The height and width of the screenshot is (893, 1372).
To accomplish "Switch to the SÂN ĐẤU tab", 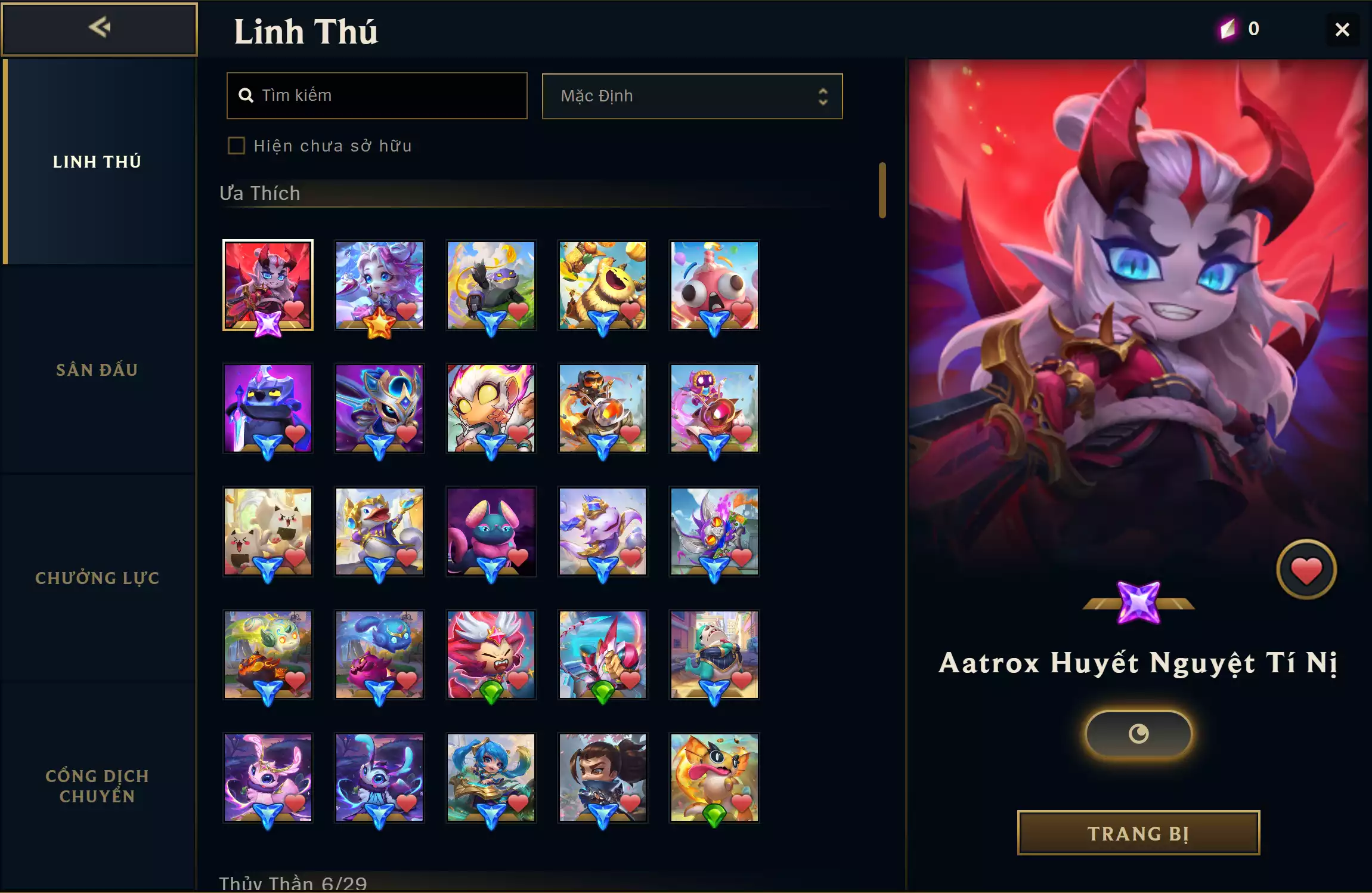I will [97, 369].
